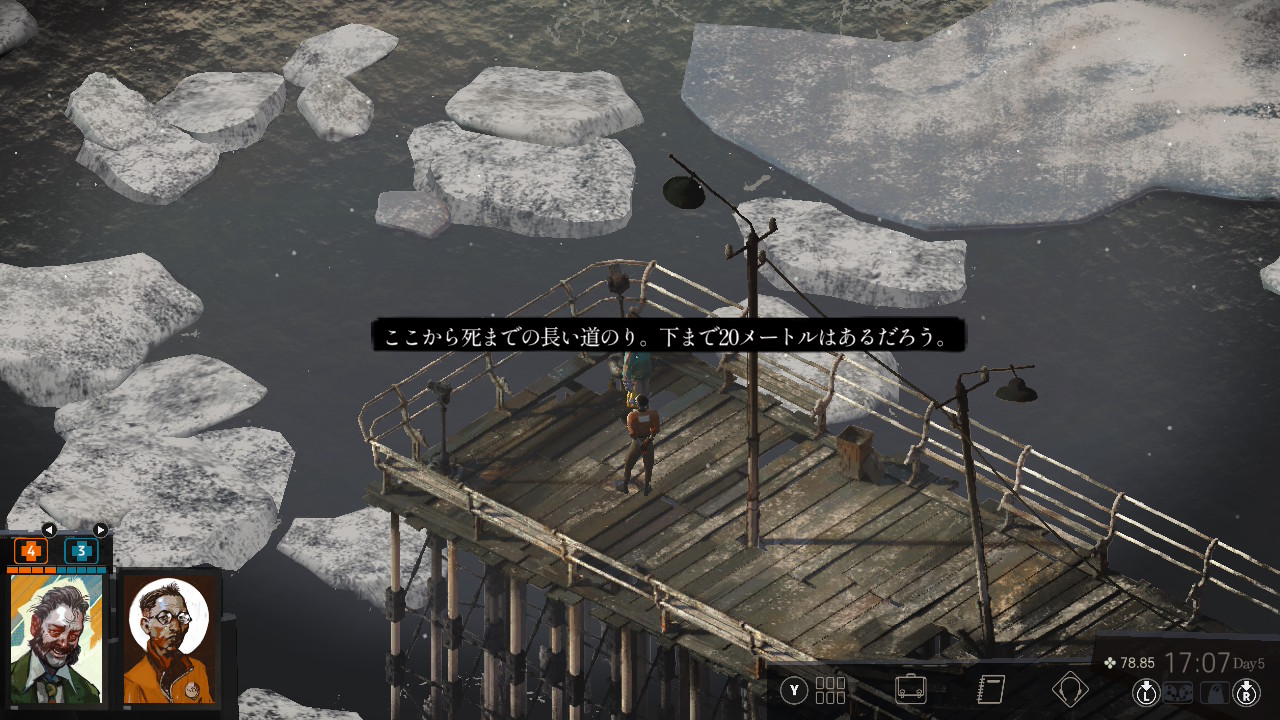Select the tape reel held-item slot
Image resolution: width=1280 pixels, height=720 pixels.
(1180, 692)
